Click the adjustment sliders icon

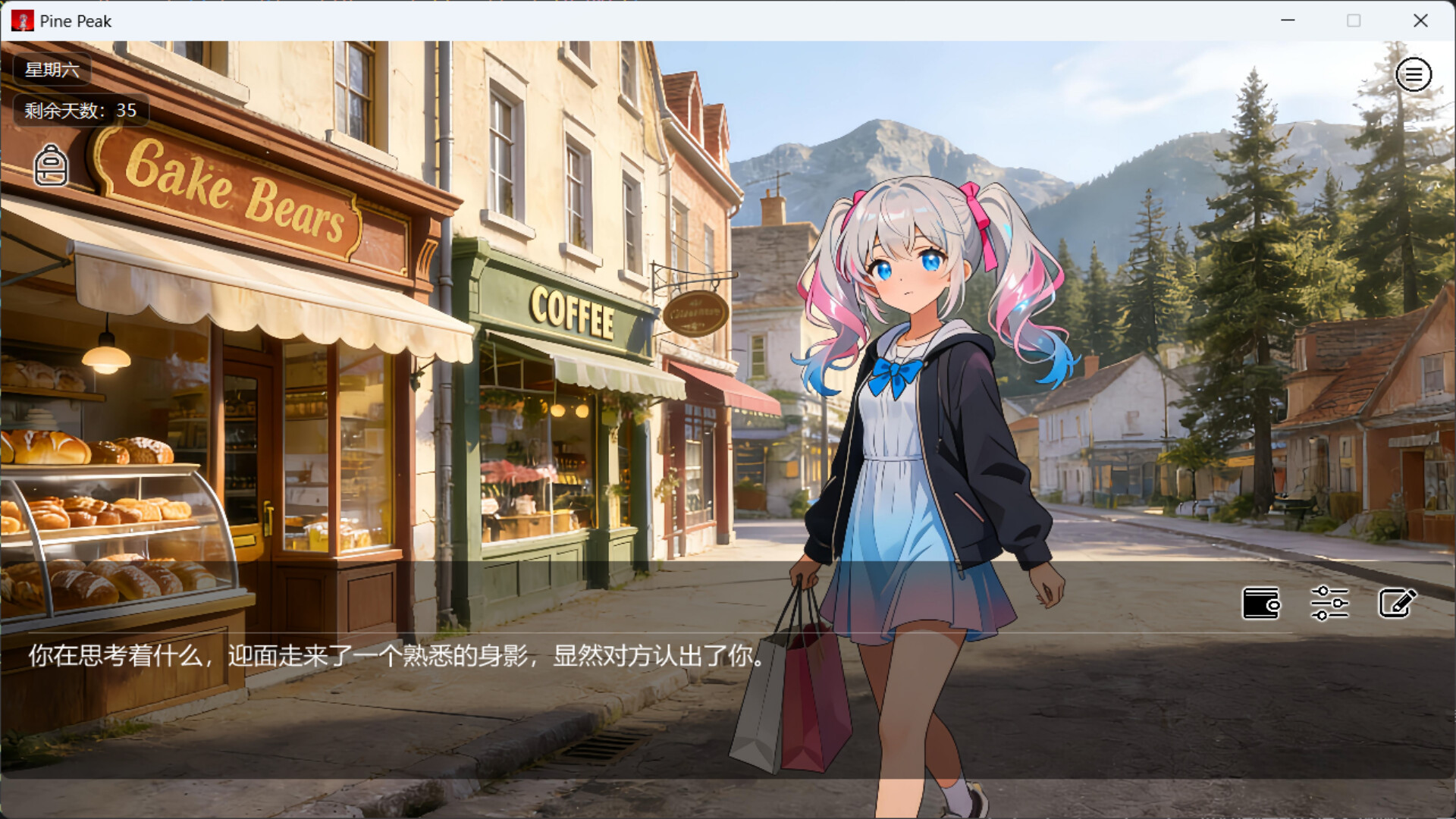(1329, 603)
